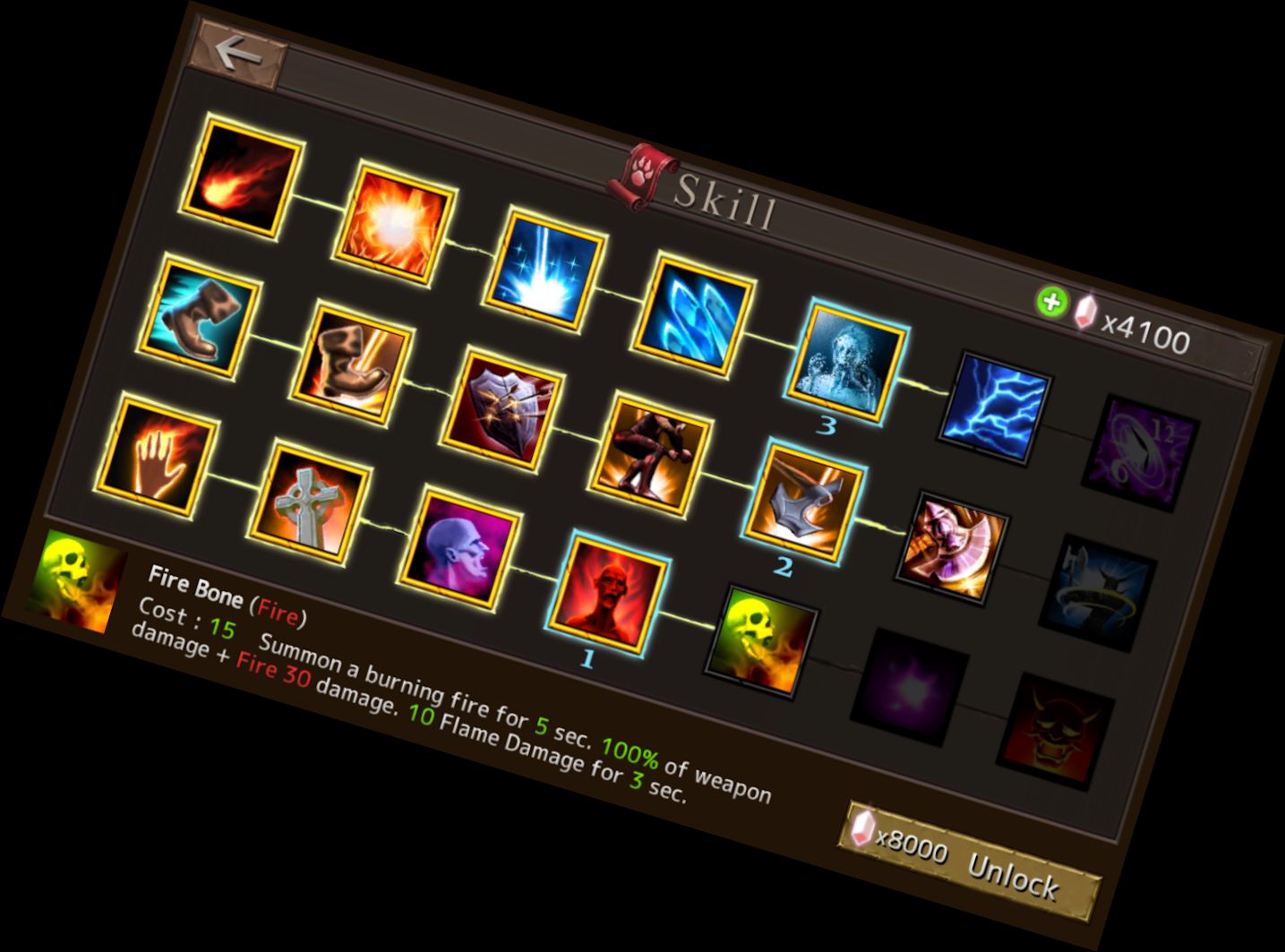Image resolution: width=1285 pixels, height=952 pixels.
Task: Go back using the arrow button
Action: [x=238, y=55]
